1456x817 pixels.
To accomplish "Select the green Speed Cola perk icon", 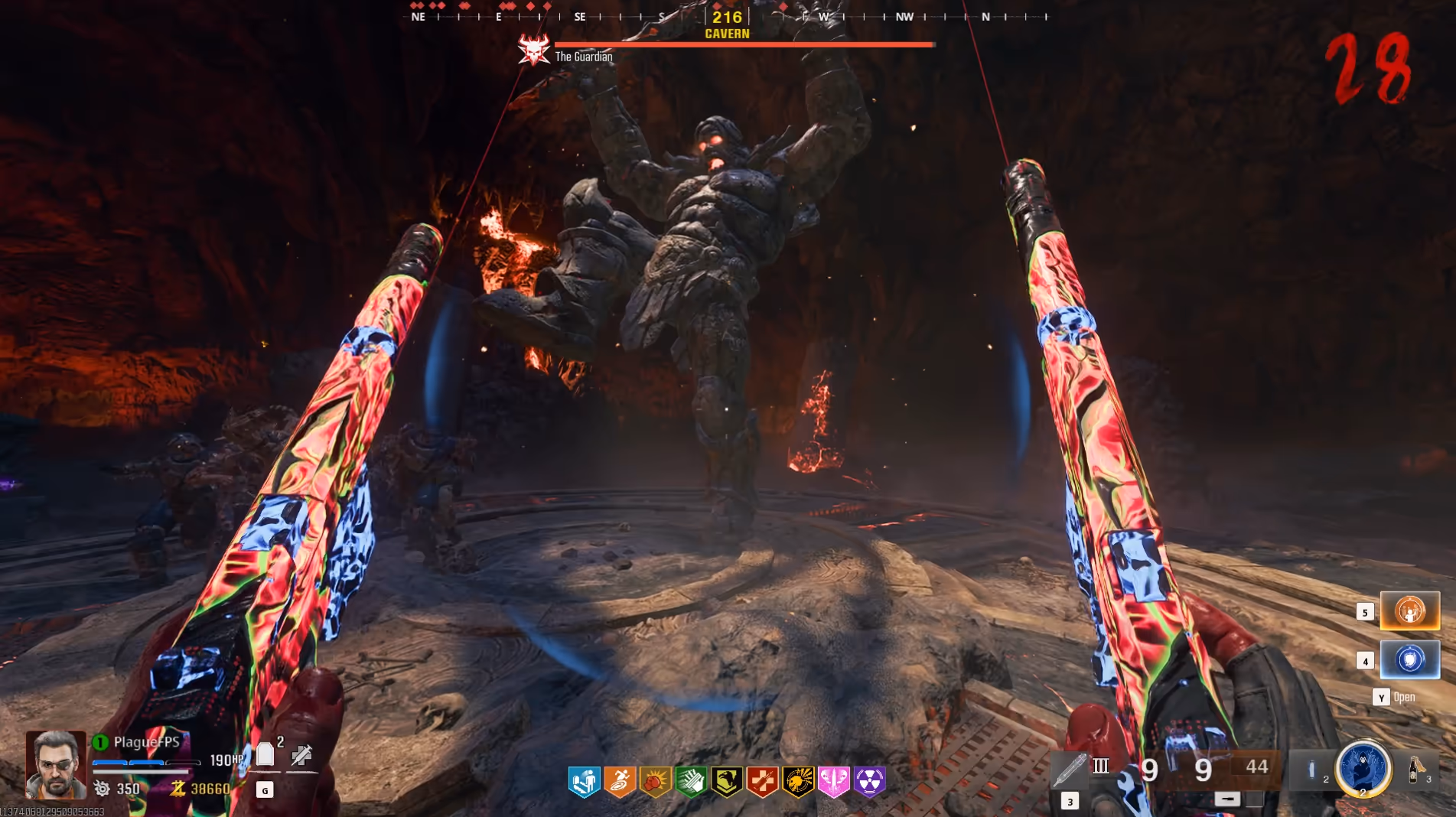I will pos(691,781).
